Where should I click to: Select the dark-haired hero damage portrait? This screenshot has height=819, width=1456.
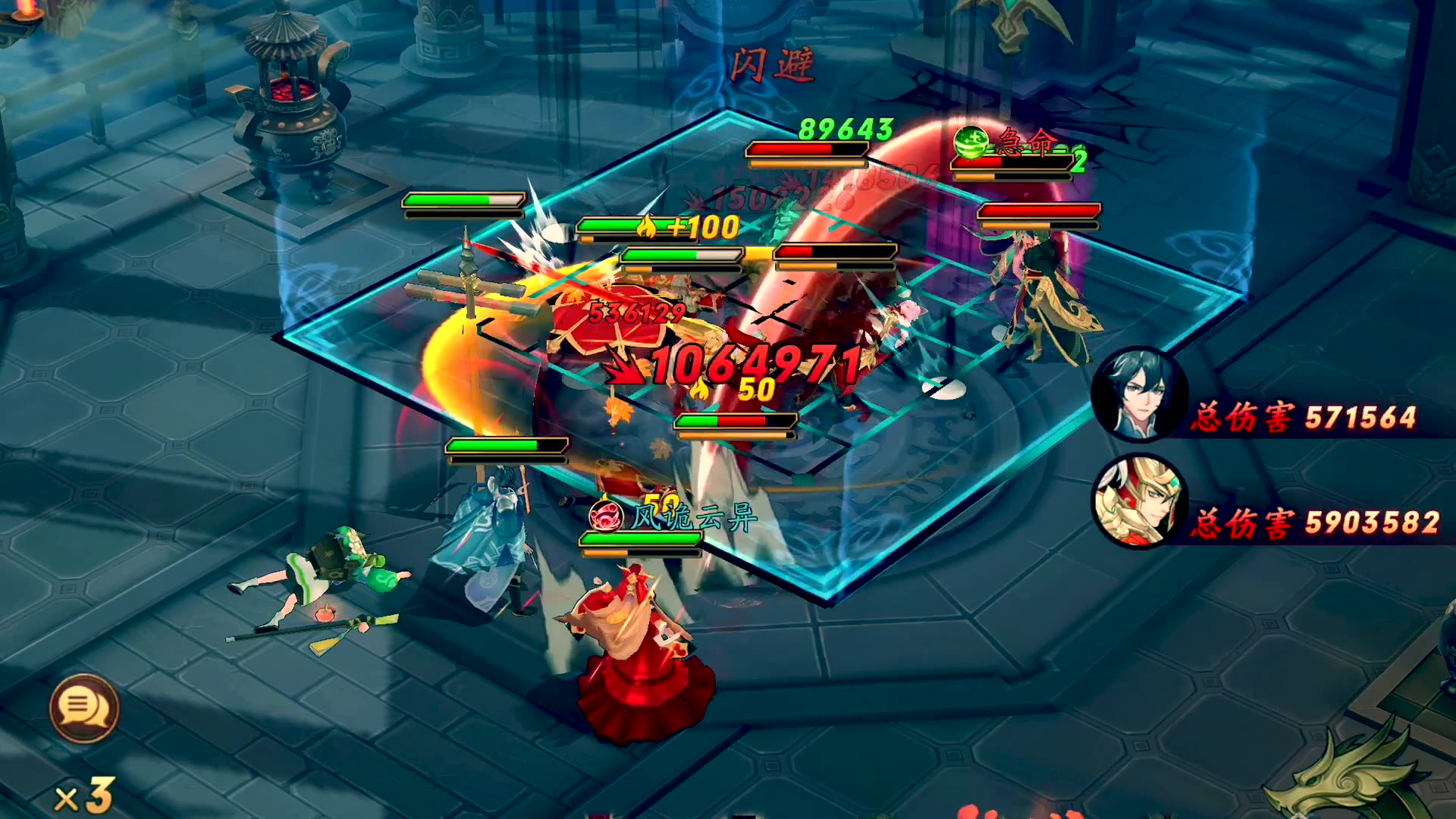1139,394
